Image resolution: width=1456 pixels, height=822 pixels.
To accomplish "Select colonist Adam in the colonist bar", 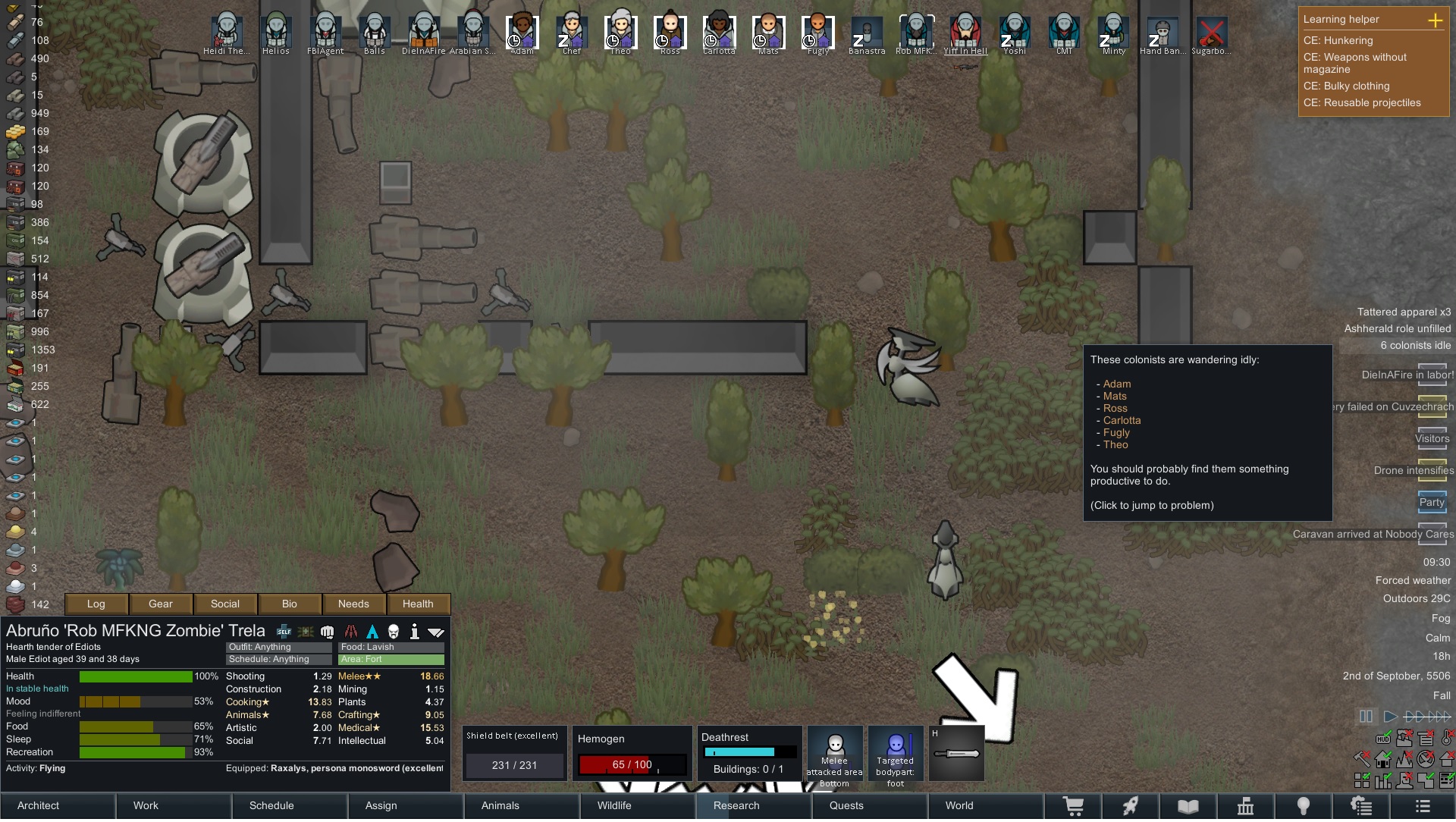I will (x=522, y=33).
